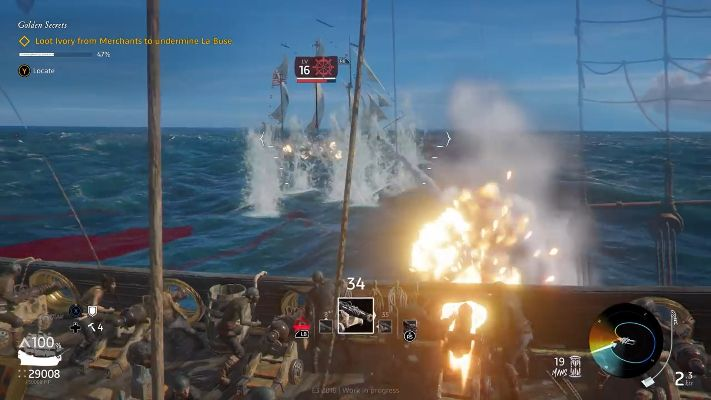Click the red ship icon in weapon bar
The height and width of the screenshot is (400, 711).
coord(301,326)
